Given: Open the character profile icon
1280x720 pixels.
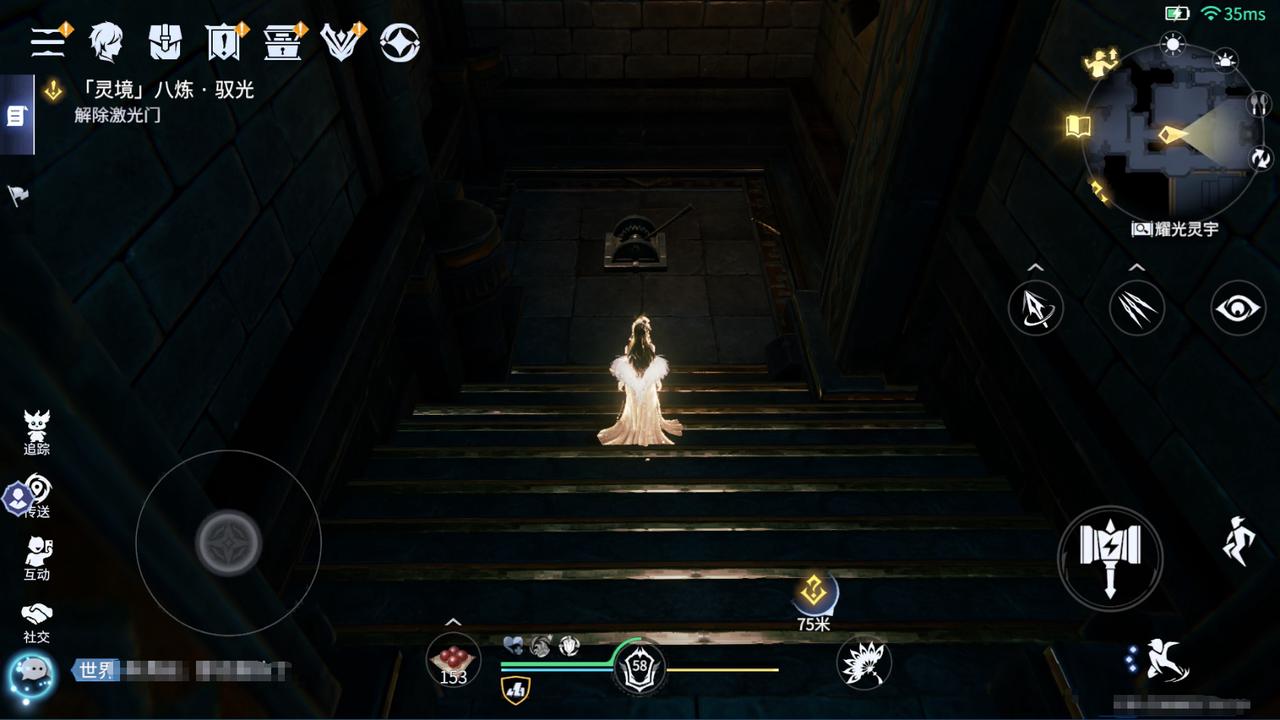Looking at the screenshot, I should point(106,42).
